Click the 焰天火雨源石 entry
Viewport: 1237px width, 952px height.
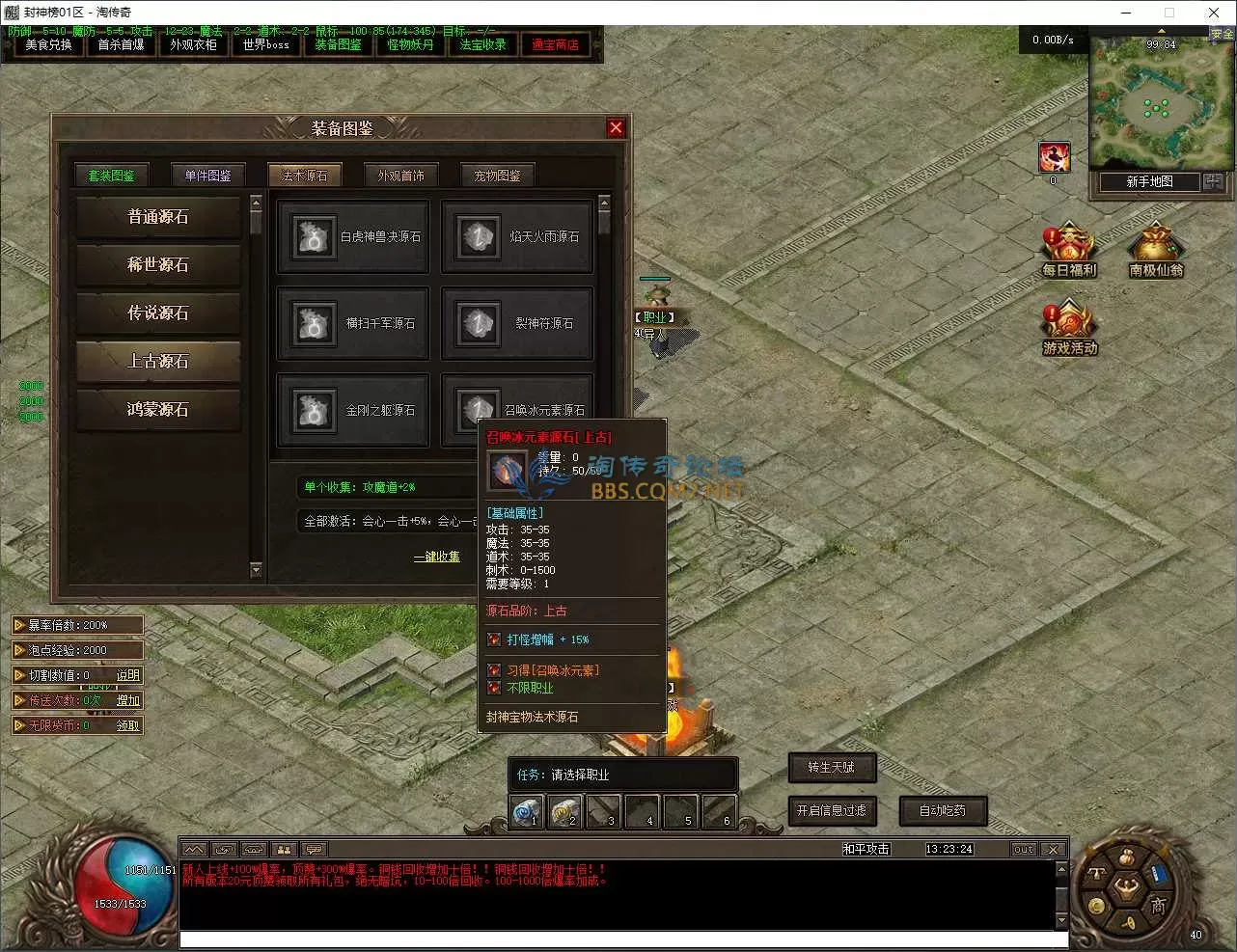coord(517,237)
